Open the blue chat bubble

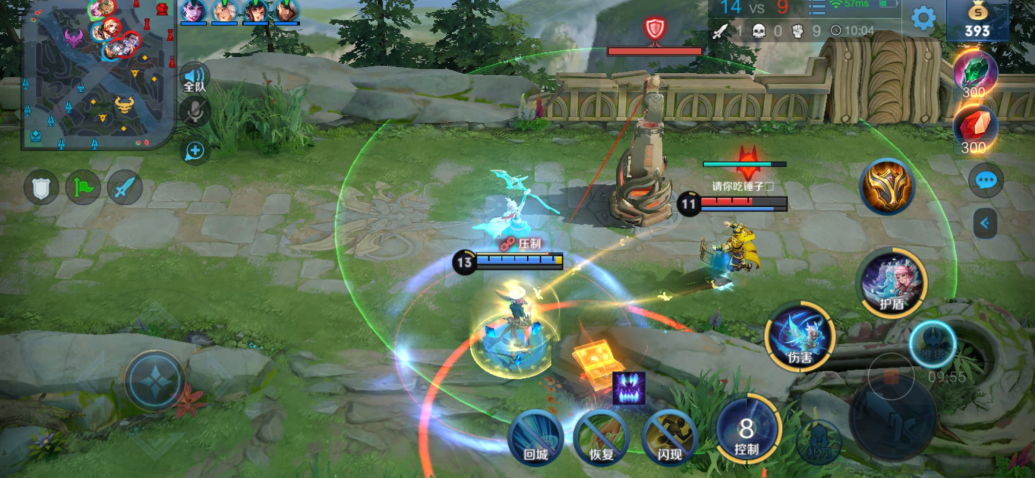point(986,181)
